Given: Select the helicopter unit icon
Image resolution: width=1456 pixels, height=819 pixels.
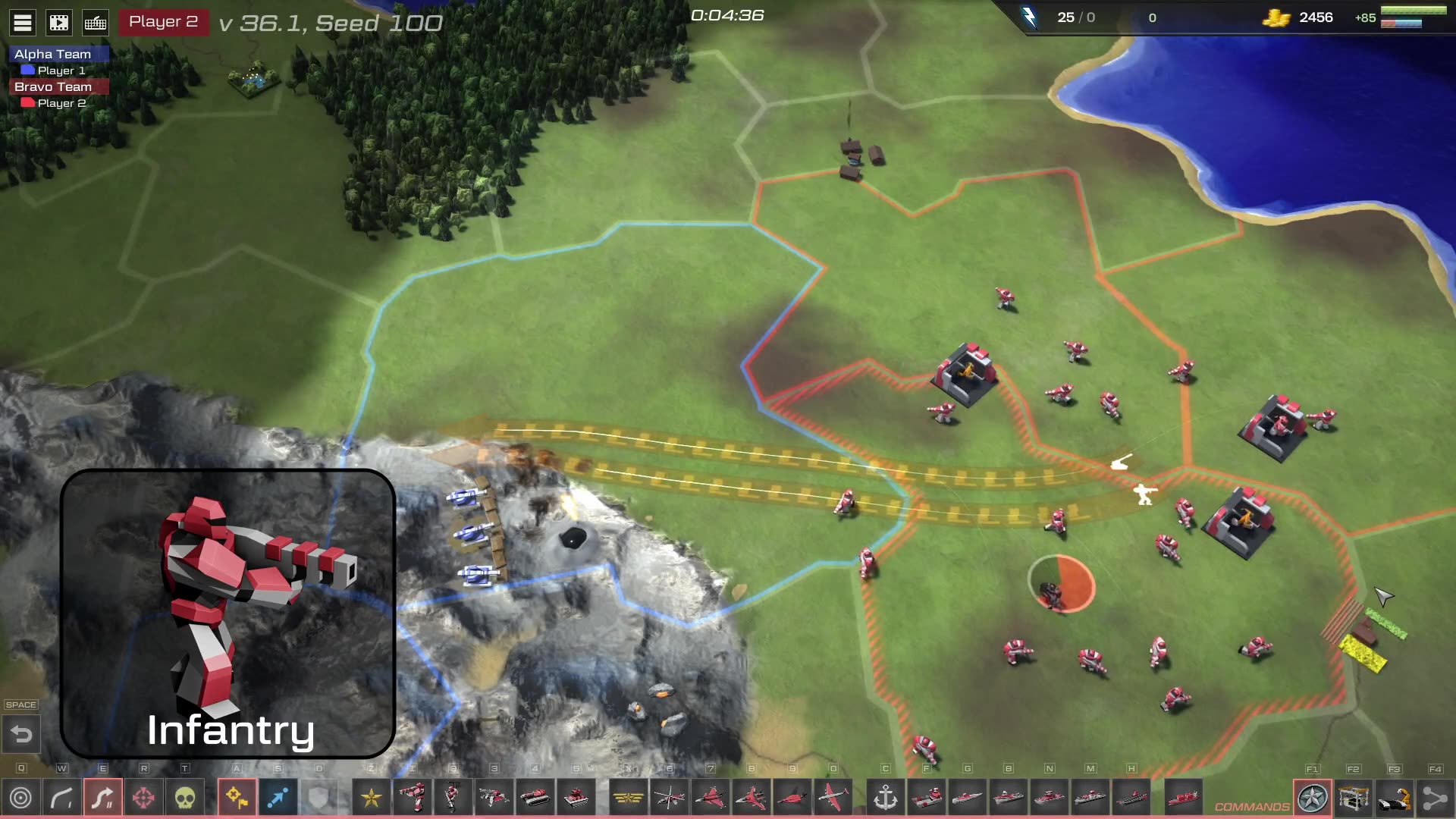Looking at the screenshot, I should 669,798.
